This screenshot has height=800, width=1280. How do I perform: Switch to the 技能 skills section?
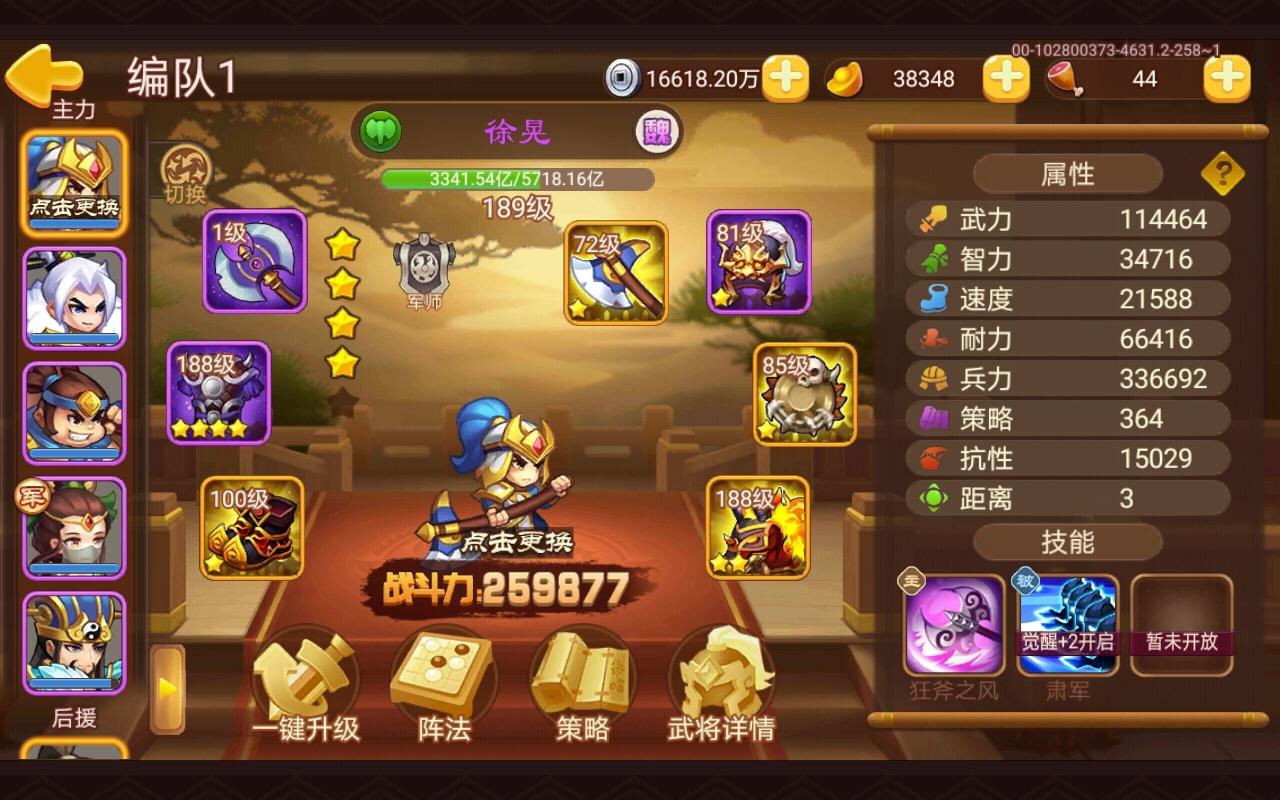pyautogui.click(x=1067, y=542)
